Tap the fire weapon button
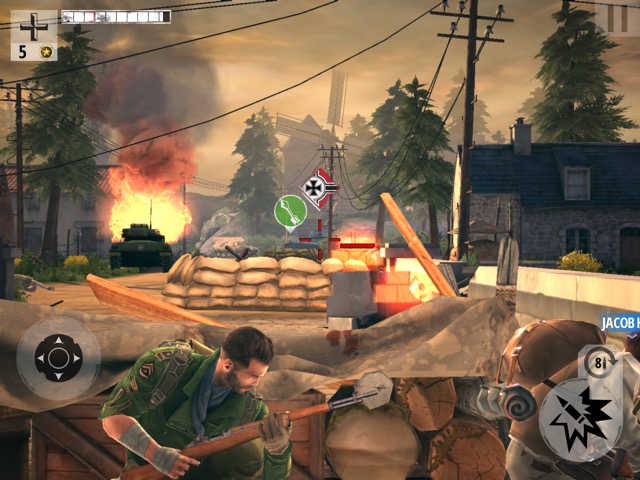This screenshot has width=640, height=480. tap(580, 419)
